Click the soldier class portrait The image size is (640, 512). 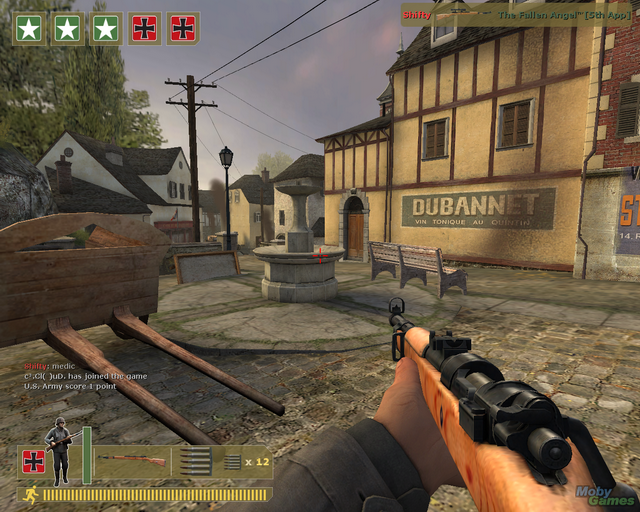[59, 448]
